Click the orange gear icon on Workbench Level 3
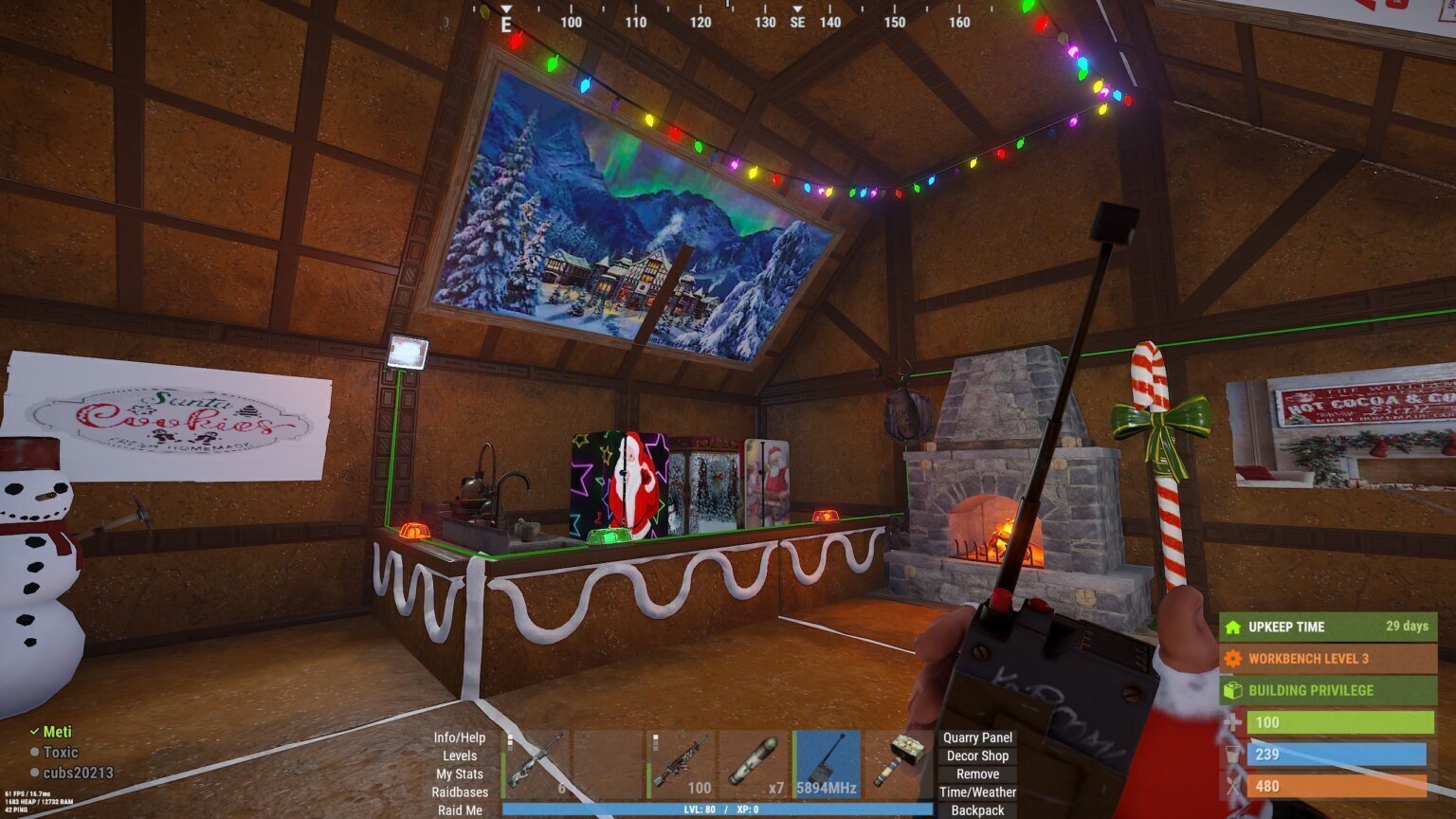The height and width of the screenshot is (819, 1456). point(1234,658)
